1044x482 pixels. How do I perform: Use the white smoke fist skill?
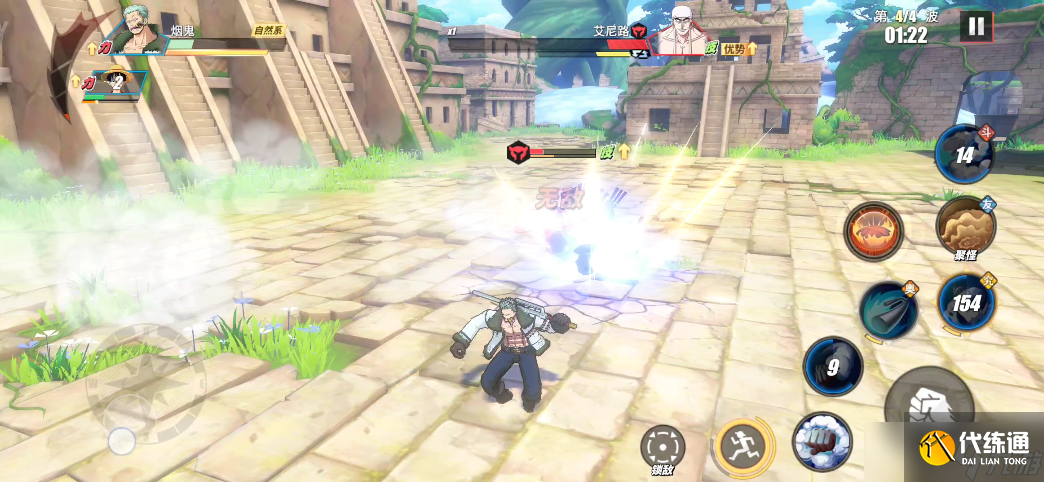821,441
